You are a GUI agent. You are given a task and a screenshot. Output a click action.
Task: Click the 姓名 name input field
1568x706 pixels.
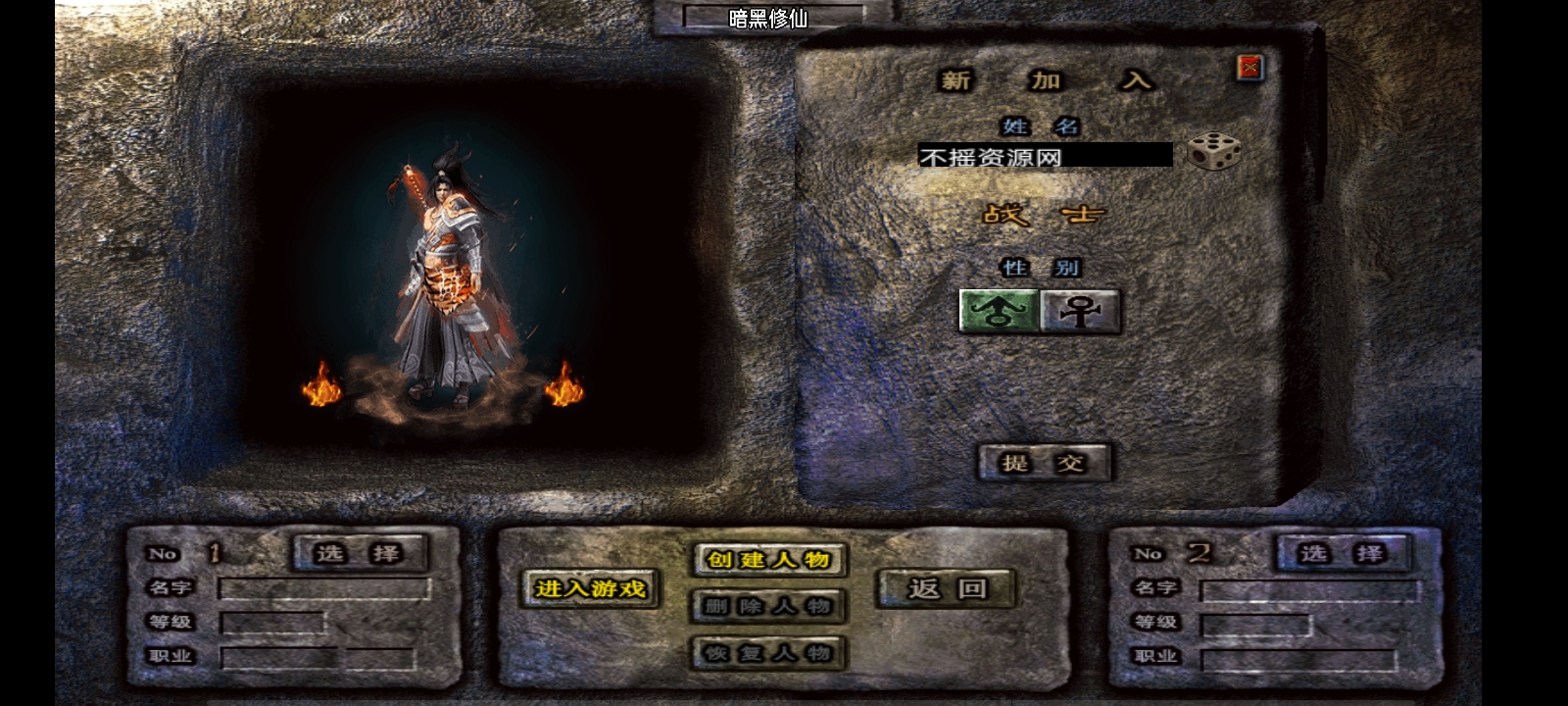click(x=1045, y=156)
